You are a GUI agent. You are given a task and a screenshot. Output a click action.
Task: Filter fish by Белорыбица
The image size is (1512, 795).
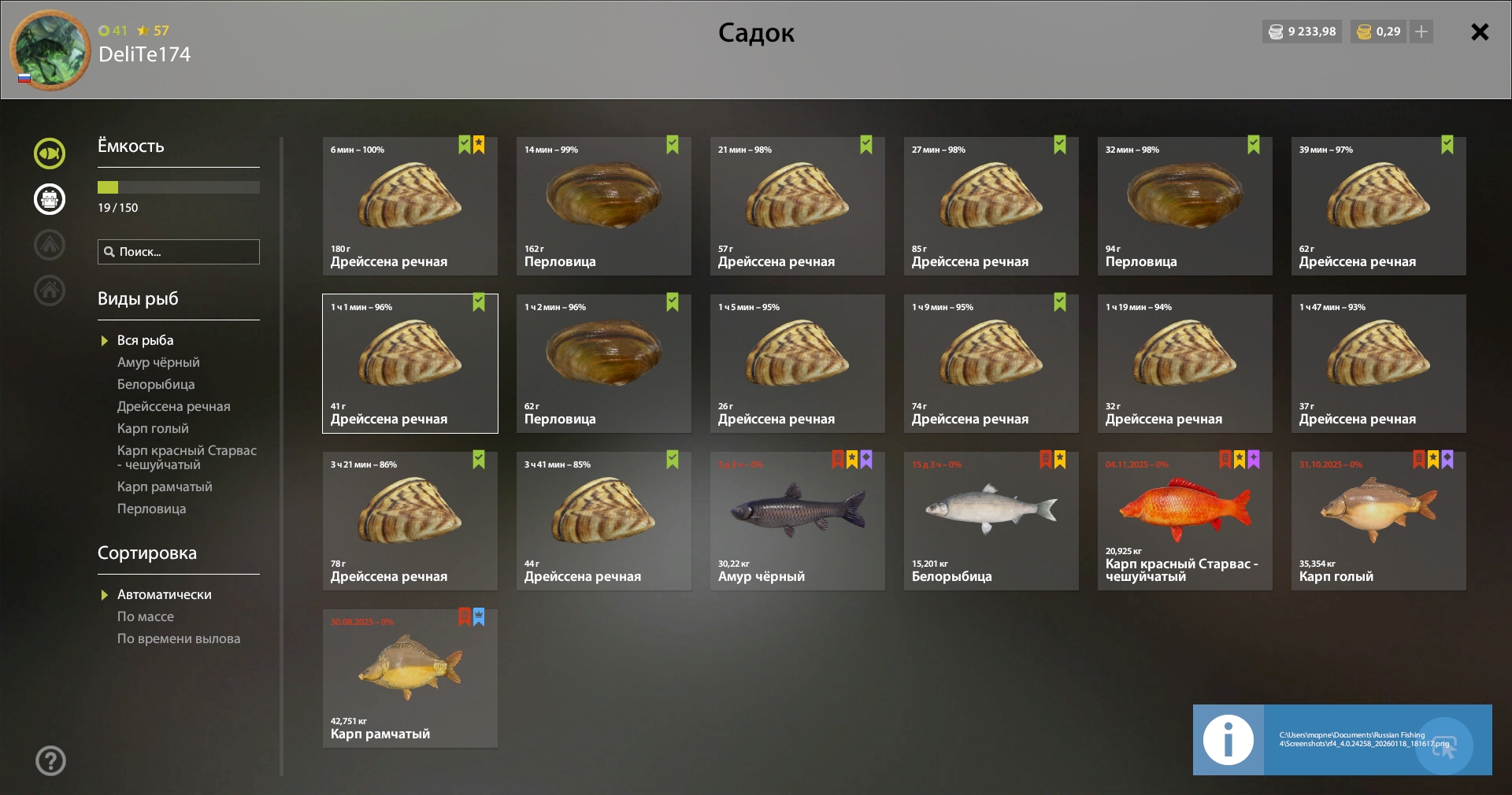coord(156,384)
